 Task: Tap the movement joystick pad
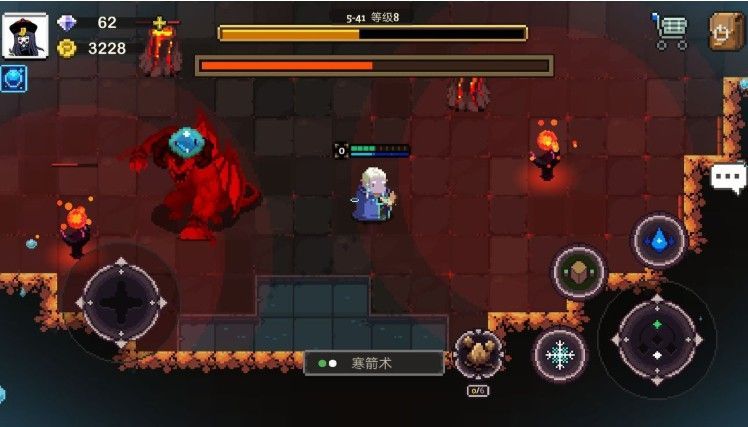(122, 300)
